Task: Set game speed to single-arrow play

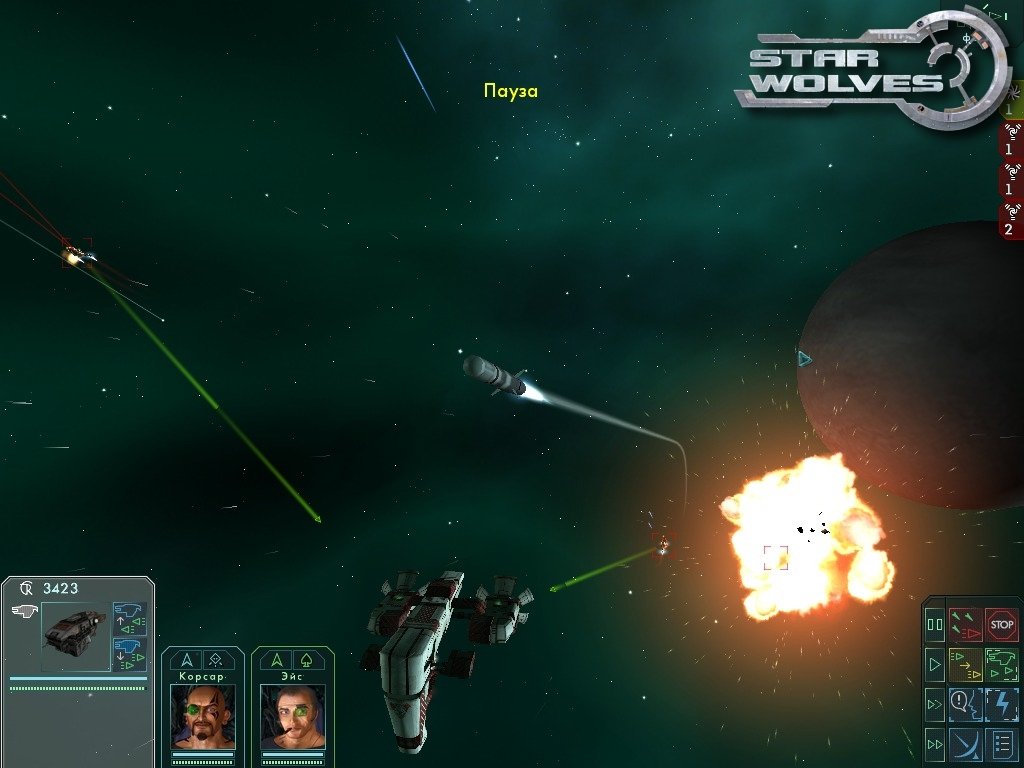Action: 935,663
